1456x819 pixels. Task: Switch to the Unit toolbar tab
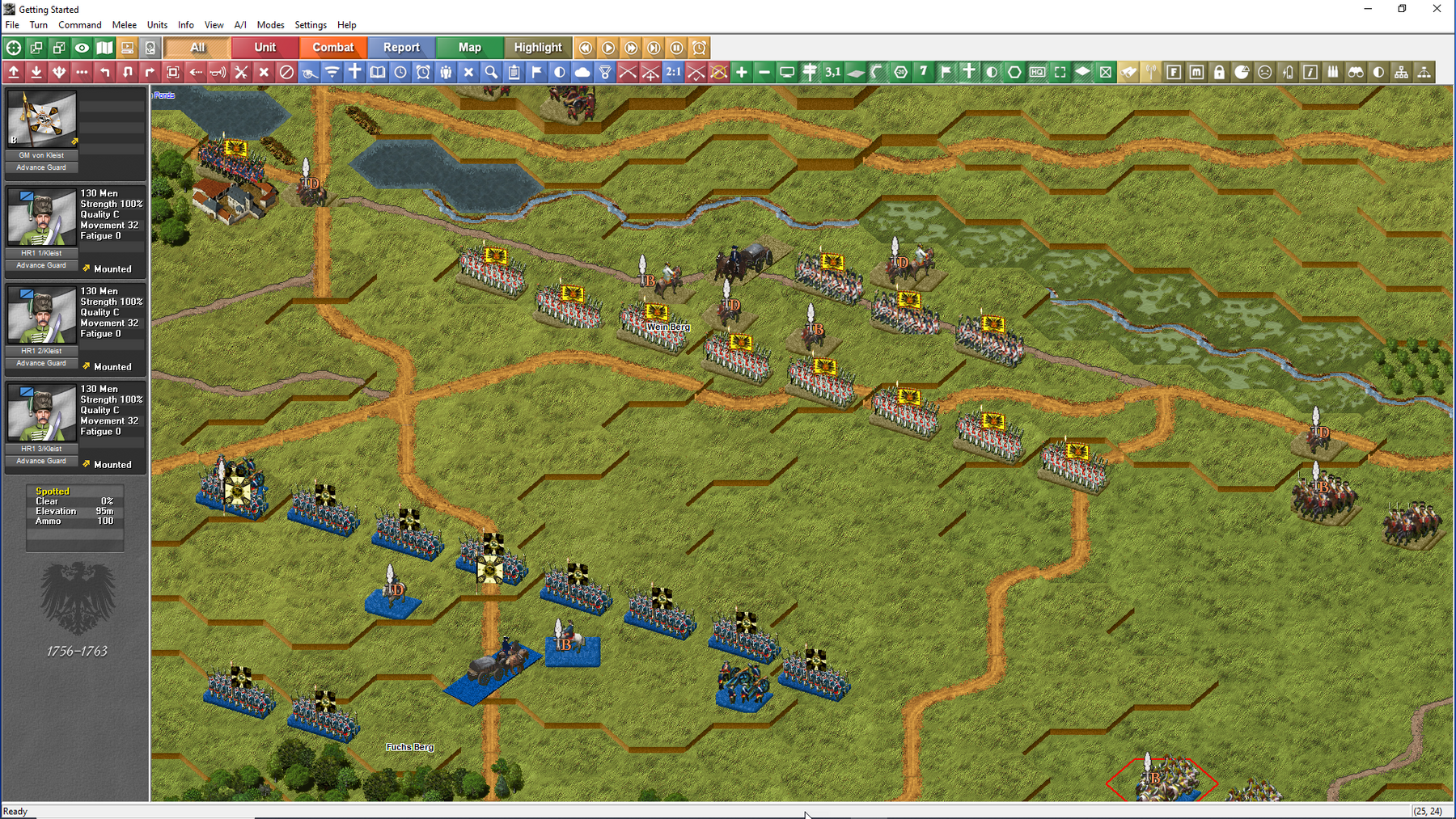[x=265, y=48]
